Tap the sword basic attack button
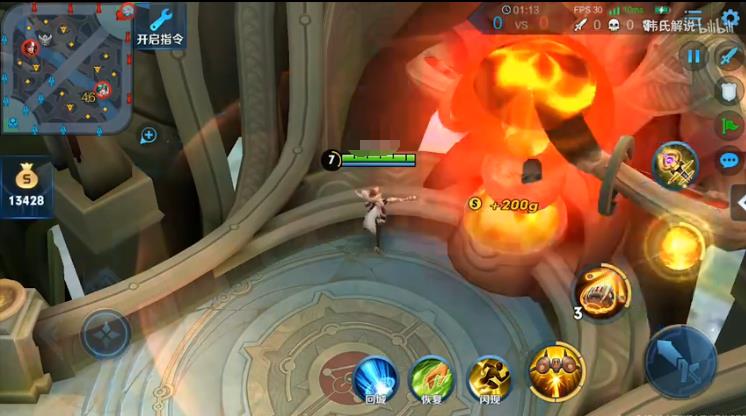This screenshot has width=746, height=416. pyautogui.click(x=679, y=360)
